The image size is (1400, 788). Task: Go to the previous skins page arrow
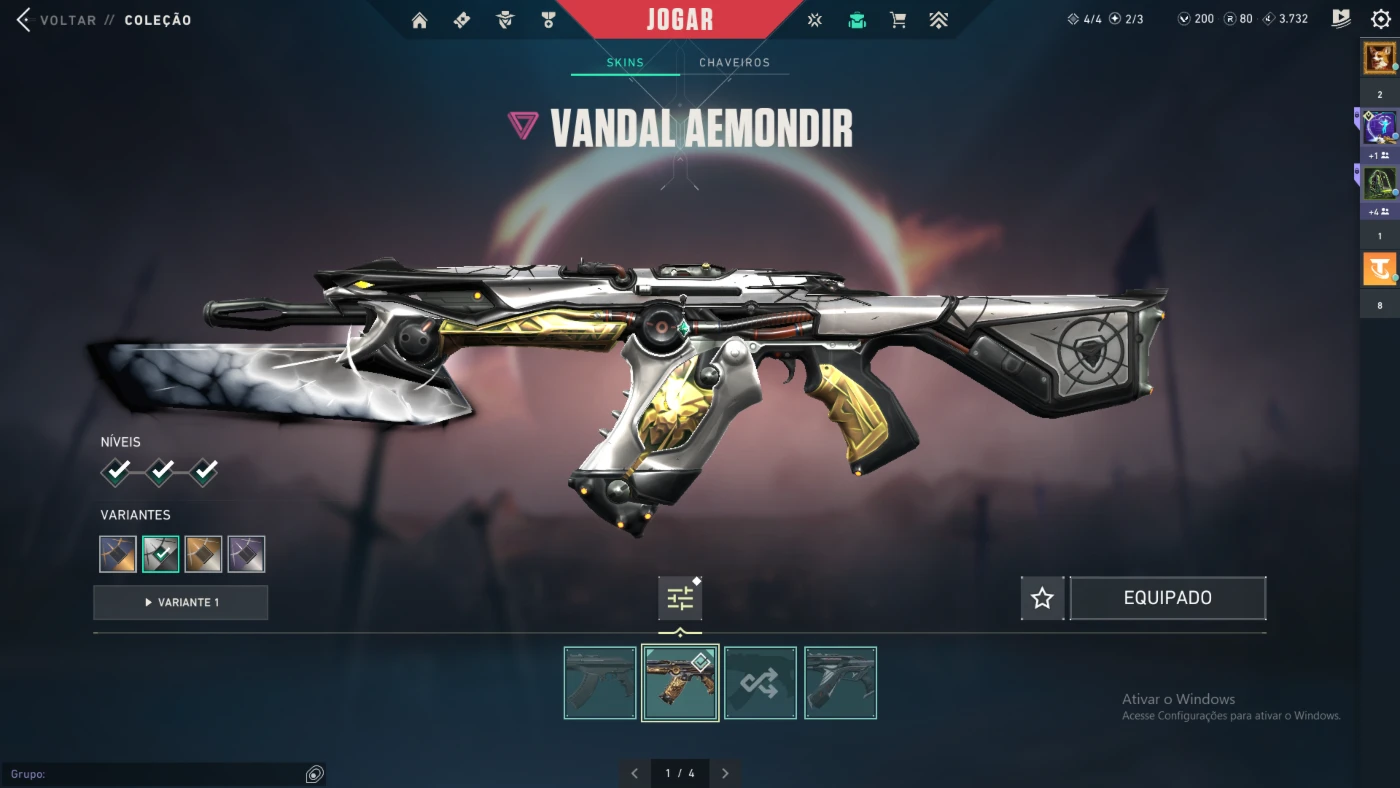pyautogui.click(x=634, y=773)
